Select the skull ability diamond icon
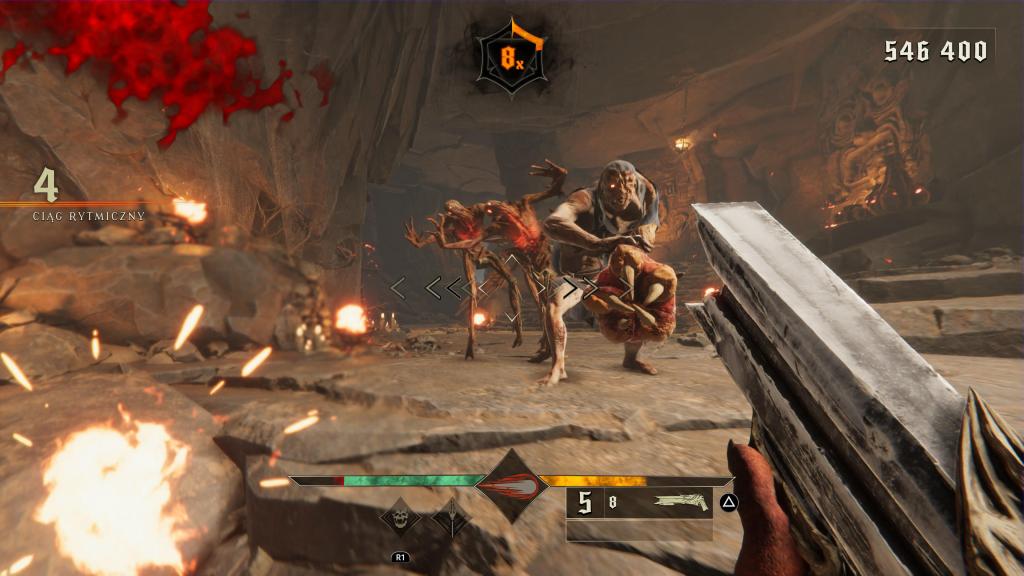Viewport: 1024px width, 576px height. (x=400, y=517)
